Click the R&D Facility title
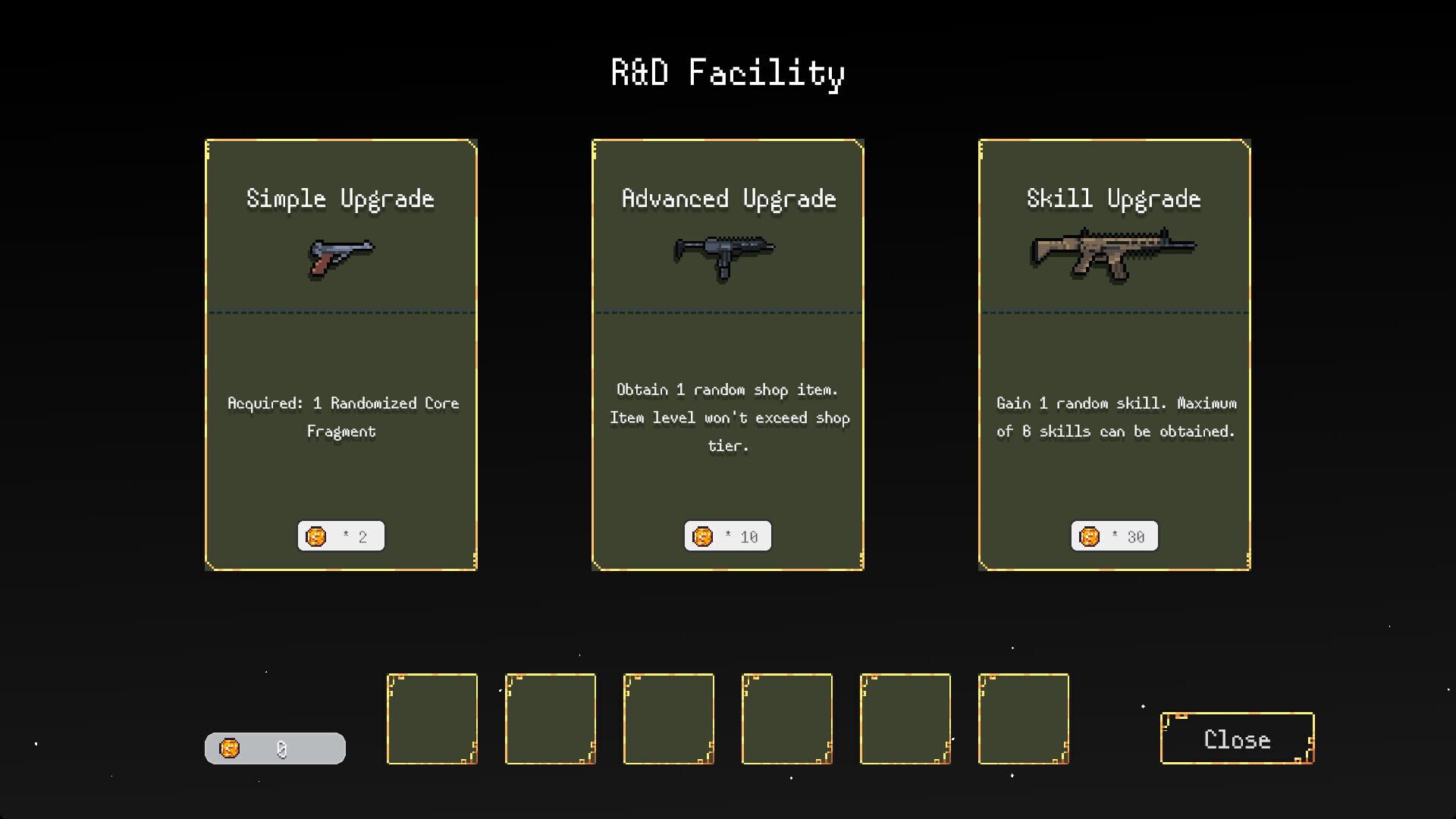 coord(726,73)
